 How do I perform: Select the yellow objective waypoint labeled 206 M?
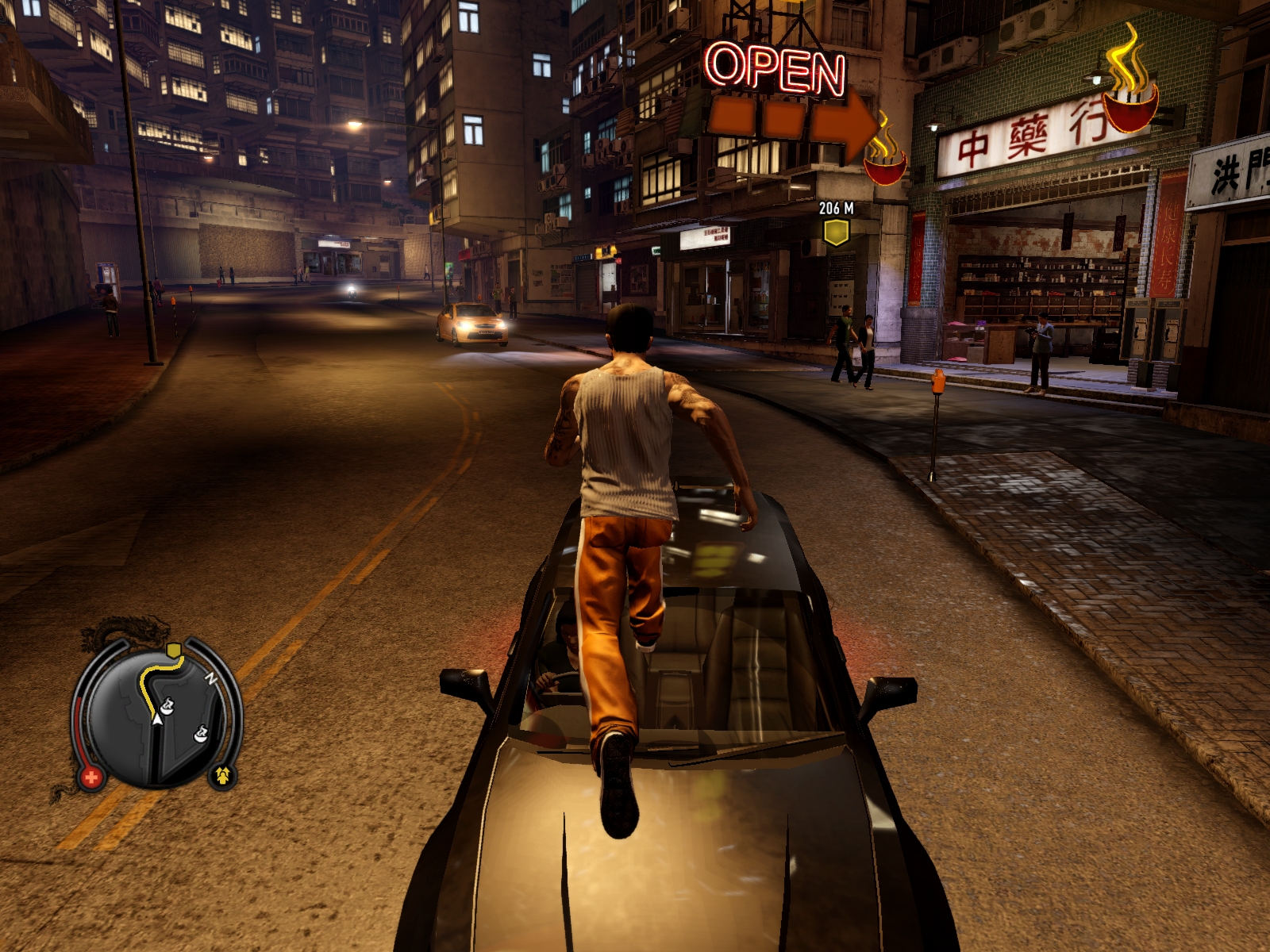tap(836, 232)
